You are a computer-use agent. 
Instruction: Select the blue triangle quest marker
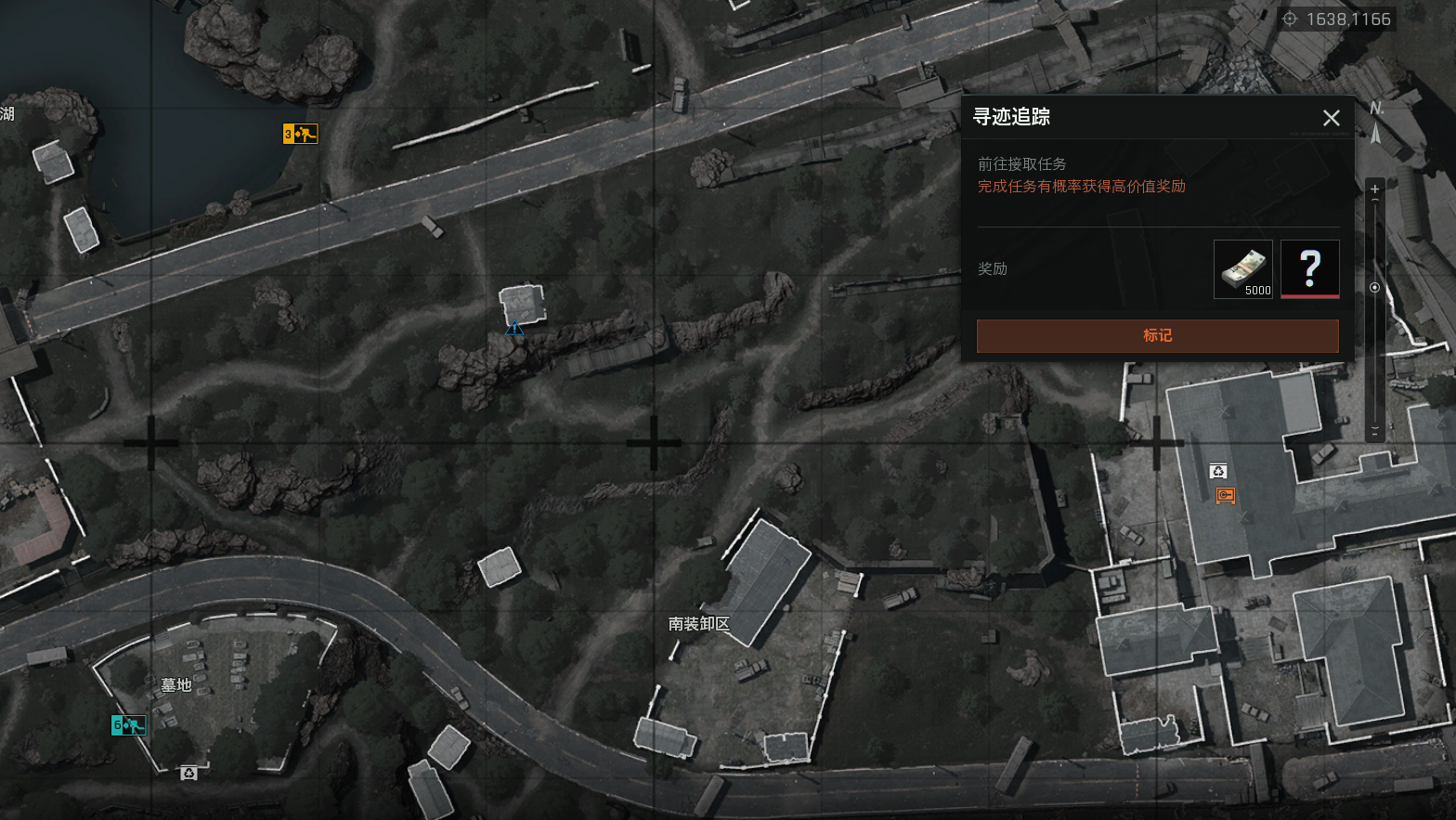pos(513,328)
